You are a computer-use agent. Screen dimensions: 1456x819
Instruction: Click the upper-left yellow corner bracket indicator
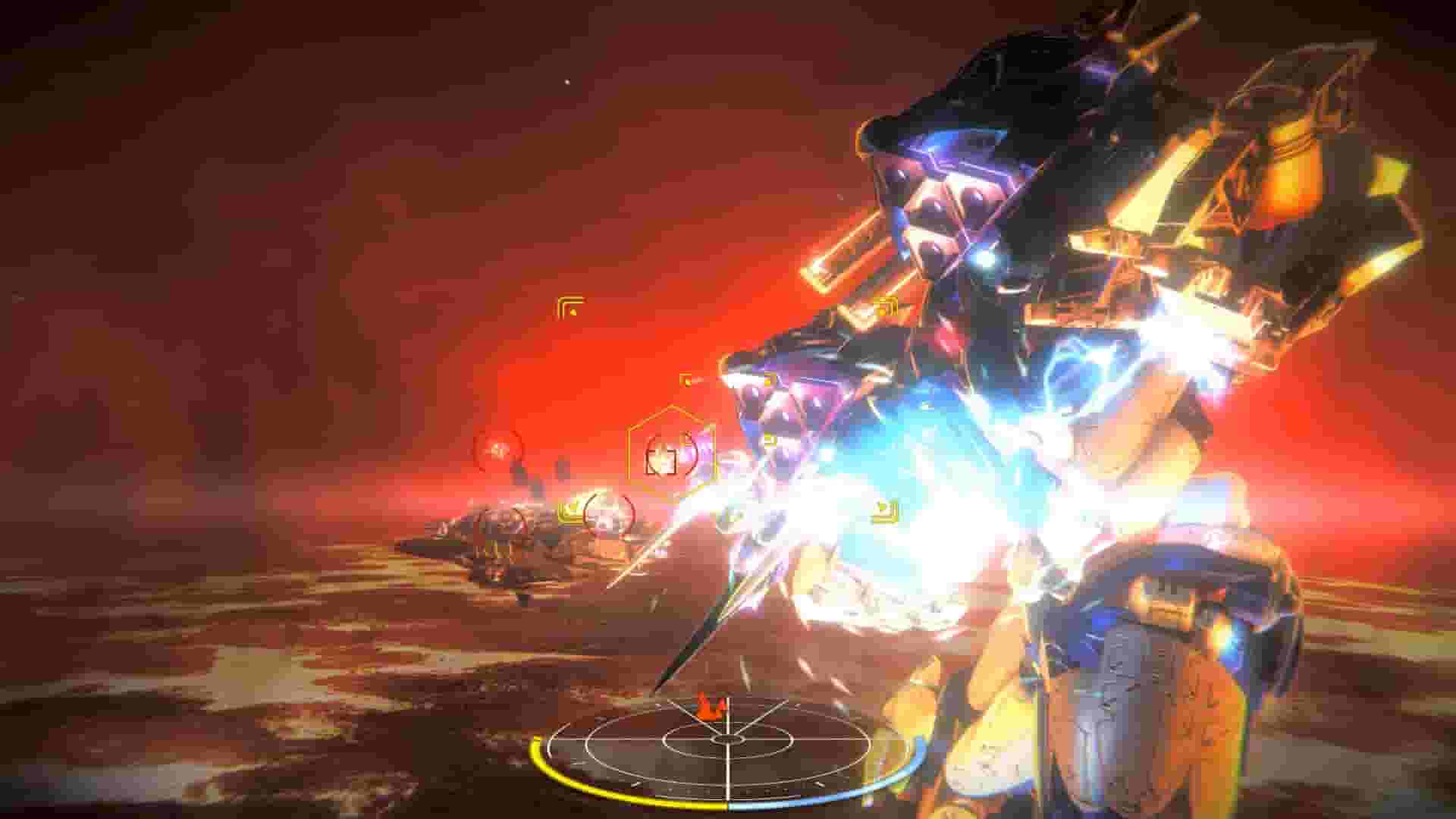(570, 305)
